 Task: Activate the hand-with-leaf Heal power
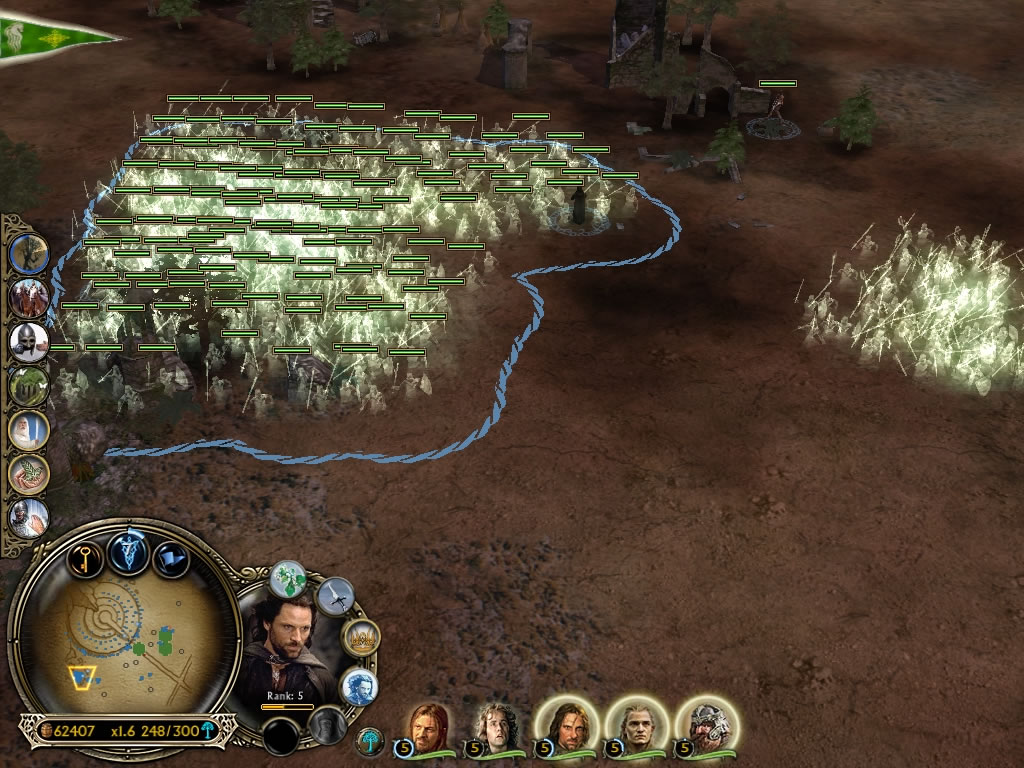(x=29, y=474)
